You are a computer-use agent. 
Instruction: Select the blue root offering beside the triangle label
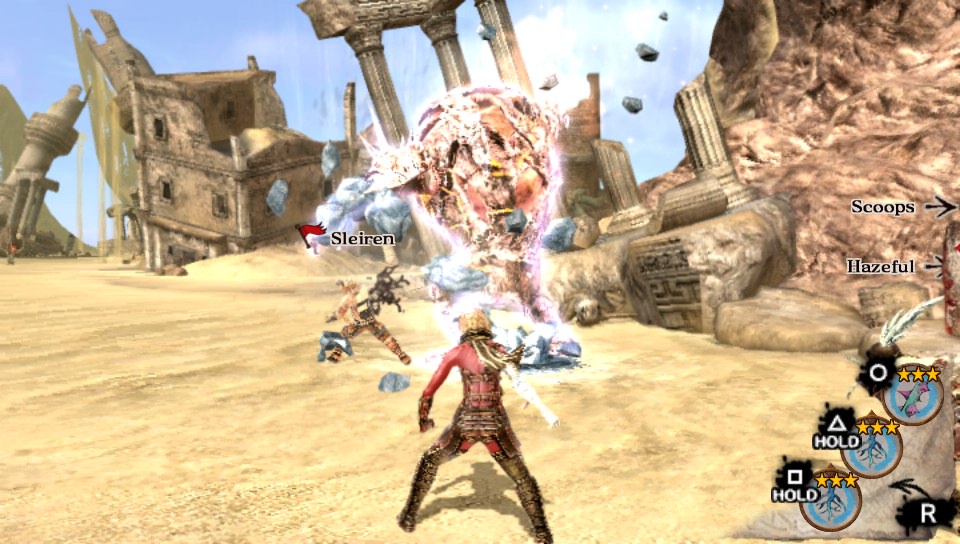click(x=872, y=449)
